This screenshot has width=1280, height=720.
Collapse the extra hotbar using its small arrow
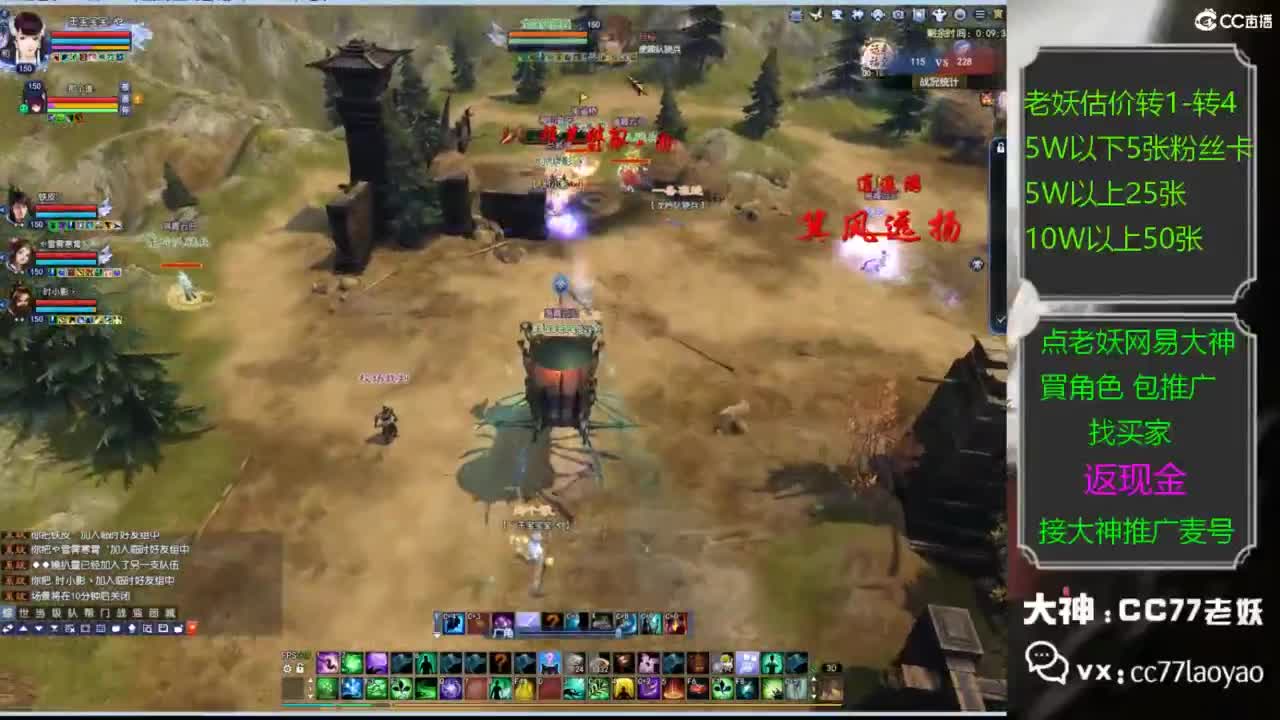pos(436,634)
